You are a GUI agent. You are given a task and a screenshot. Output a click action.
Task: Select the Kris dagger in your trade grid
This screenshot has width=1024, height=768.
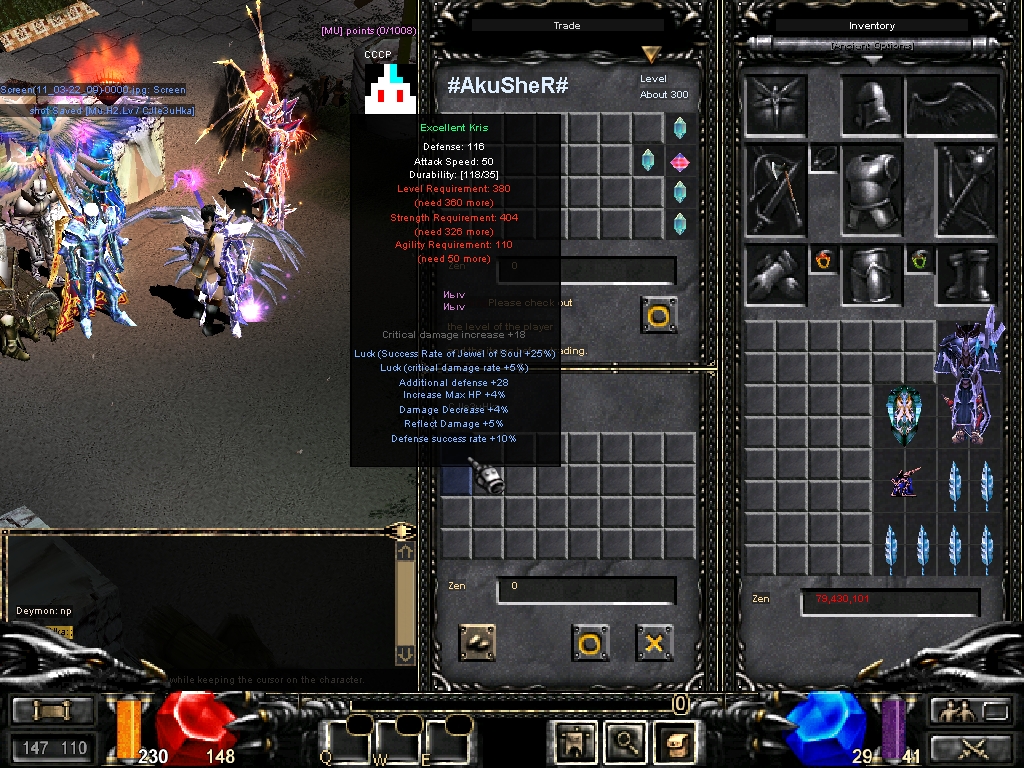(x=486, y=475)
